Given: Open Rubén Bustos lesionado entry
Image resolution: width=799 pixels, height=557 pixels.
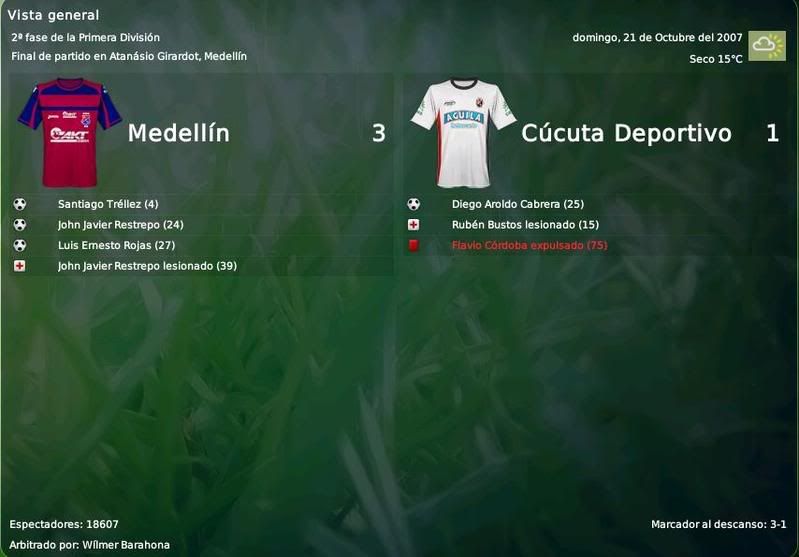Looking at the screenshot, I should click(525, 225).
